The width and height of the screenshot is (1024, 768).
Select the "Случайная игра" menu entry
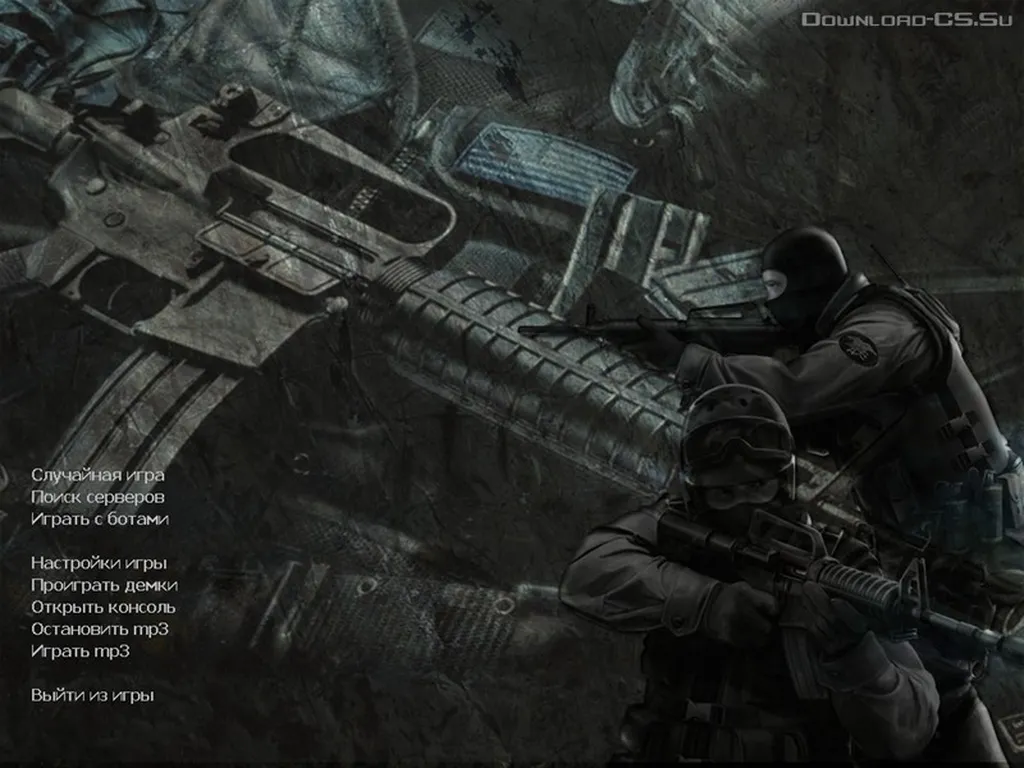coord(97,475)
